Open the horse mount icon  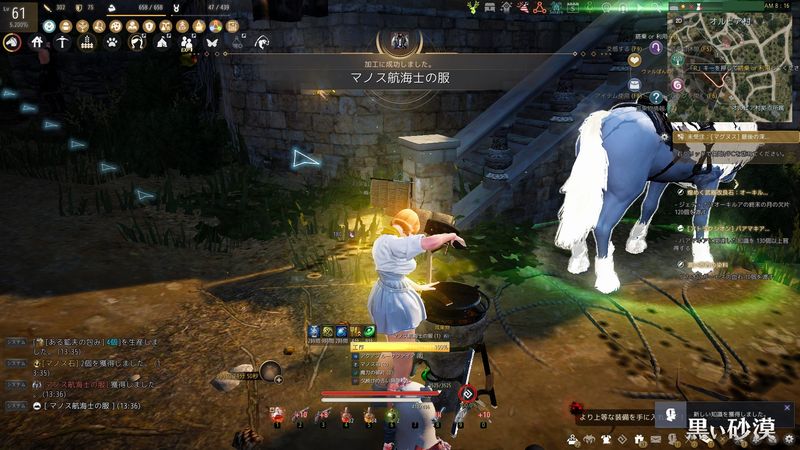[x=13, y=42]
